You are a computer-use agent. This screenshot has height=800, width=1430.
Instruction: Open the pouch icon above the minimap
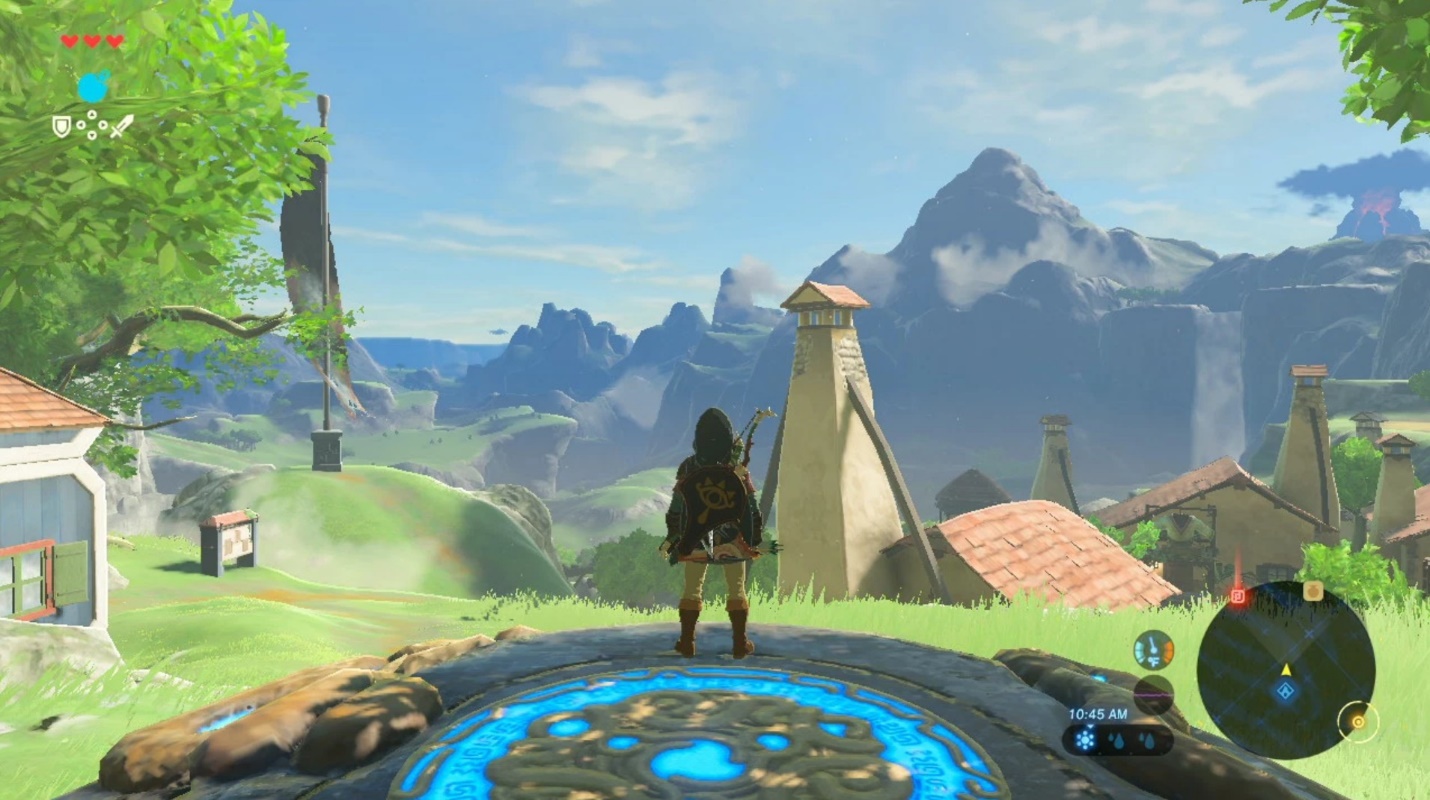(x=1314, y=592)
